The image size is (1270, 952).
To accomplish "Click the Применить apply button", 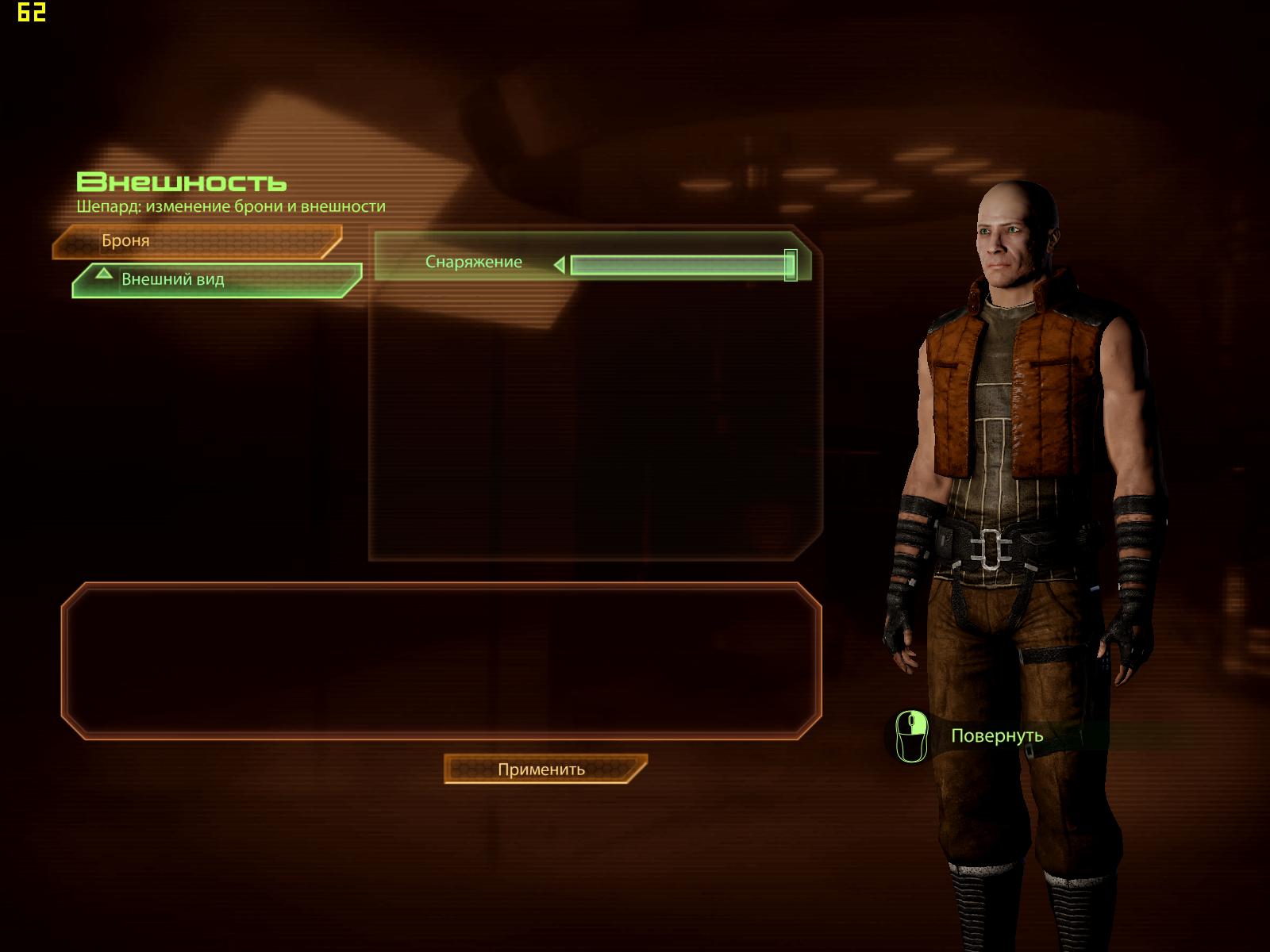I will click(545, 769).
